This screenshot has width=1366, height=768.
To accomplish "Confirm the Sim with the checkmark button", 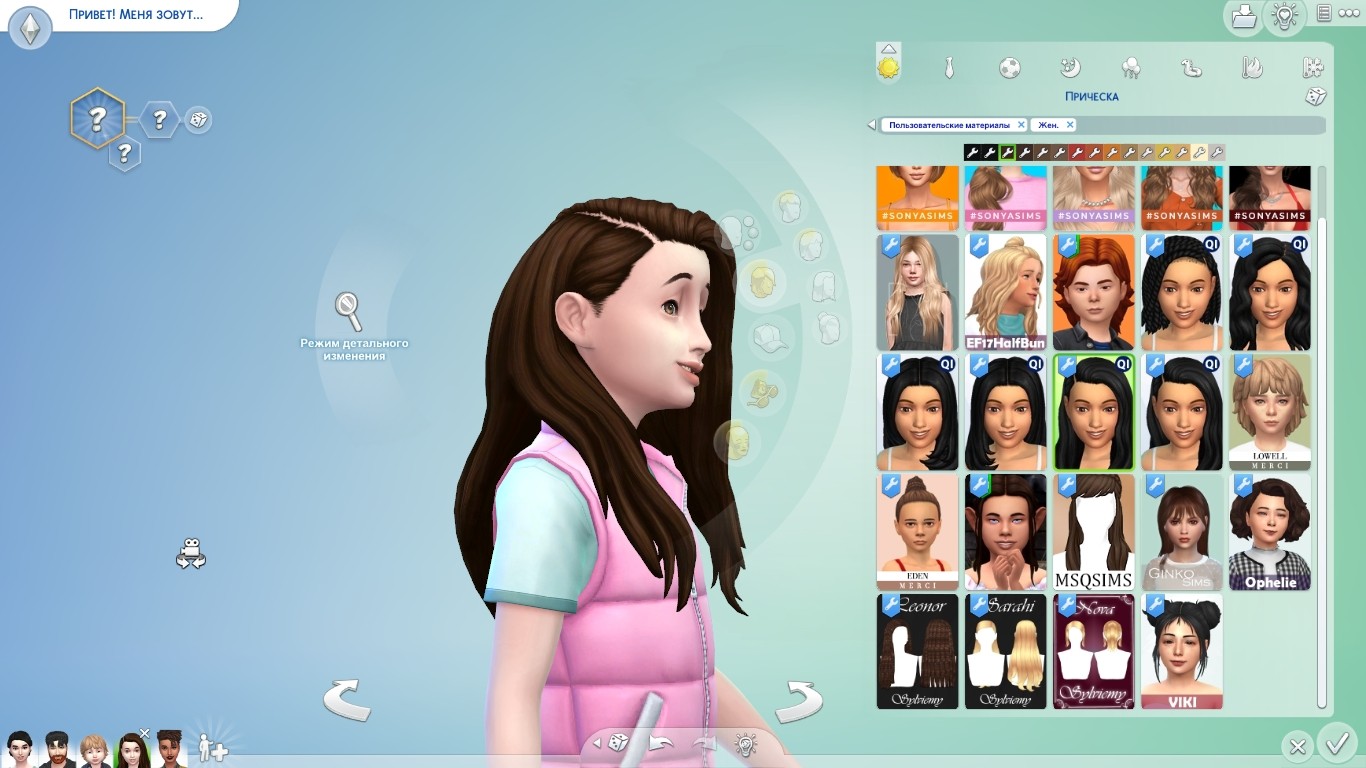I will tap(1336, 744).
